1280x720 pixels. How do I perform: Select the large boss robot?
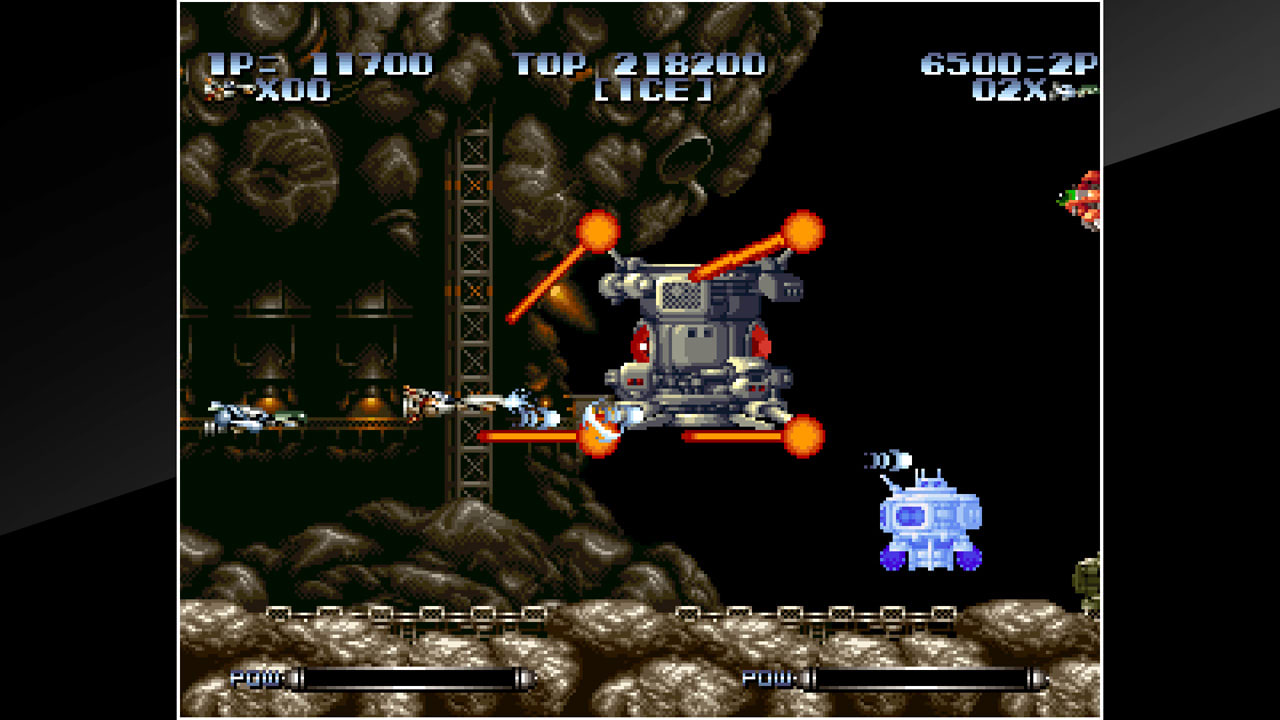(x=690, y=340)
